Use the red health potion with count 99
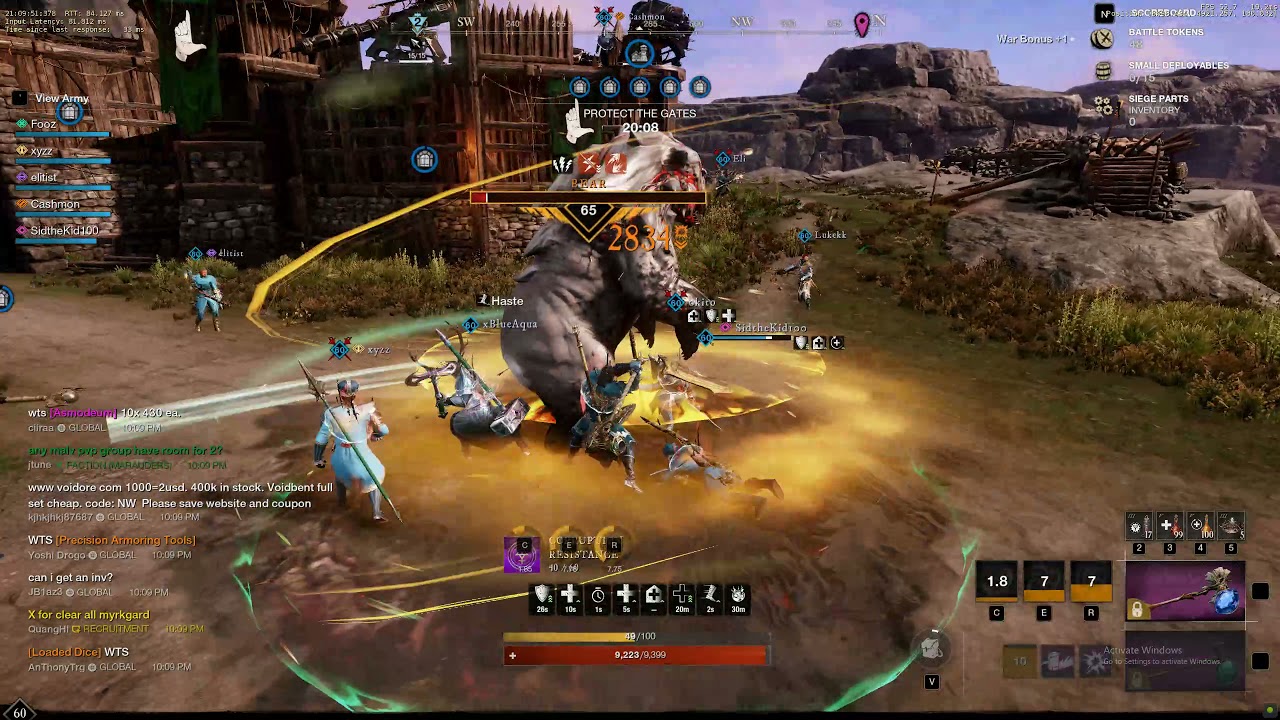Screen dimensions: 1280x720 pos(1170,526)
